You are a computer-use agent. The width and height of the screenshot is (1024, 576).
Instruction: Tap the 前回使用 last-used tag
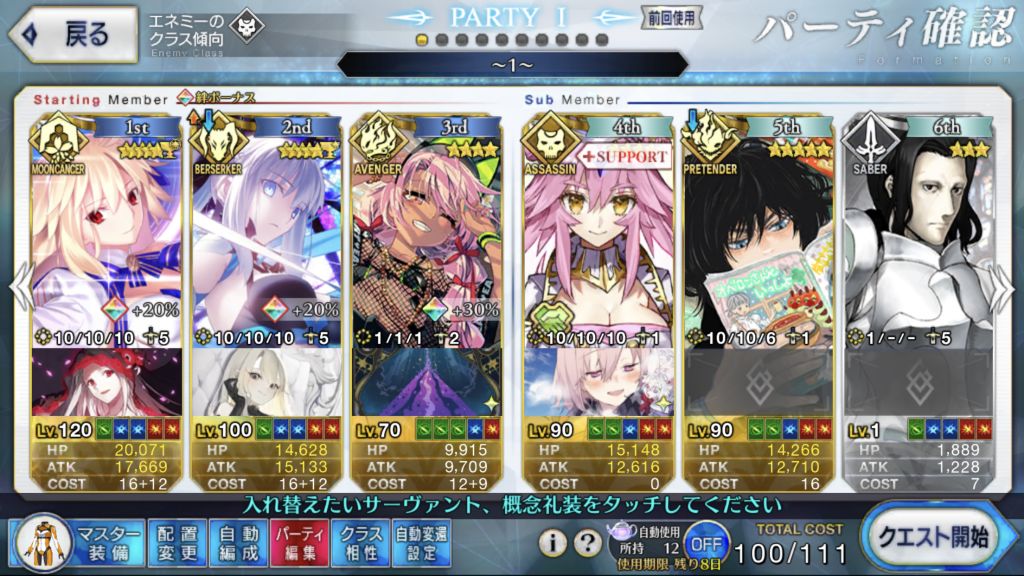[x=672, y=18]
